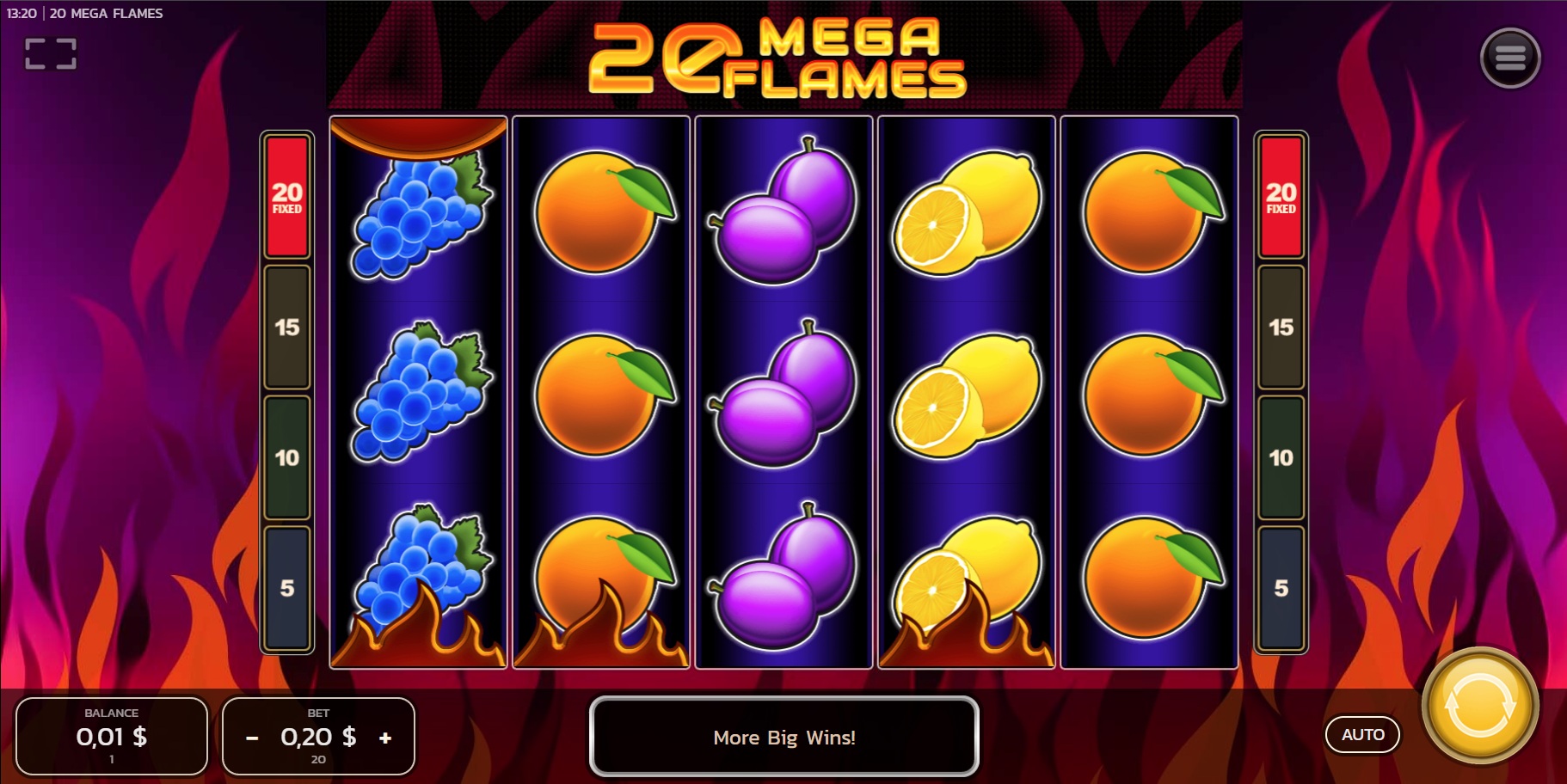Select 5 paylines on the right panel
The height and width of the screenshot is (784, 1567).
pyautogui.click(x=1281, y=587)
